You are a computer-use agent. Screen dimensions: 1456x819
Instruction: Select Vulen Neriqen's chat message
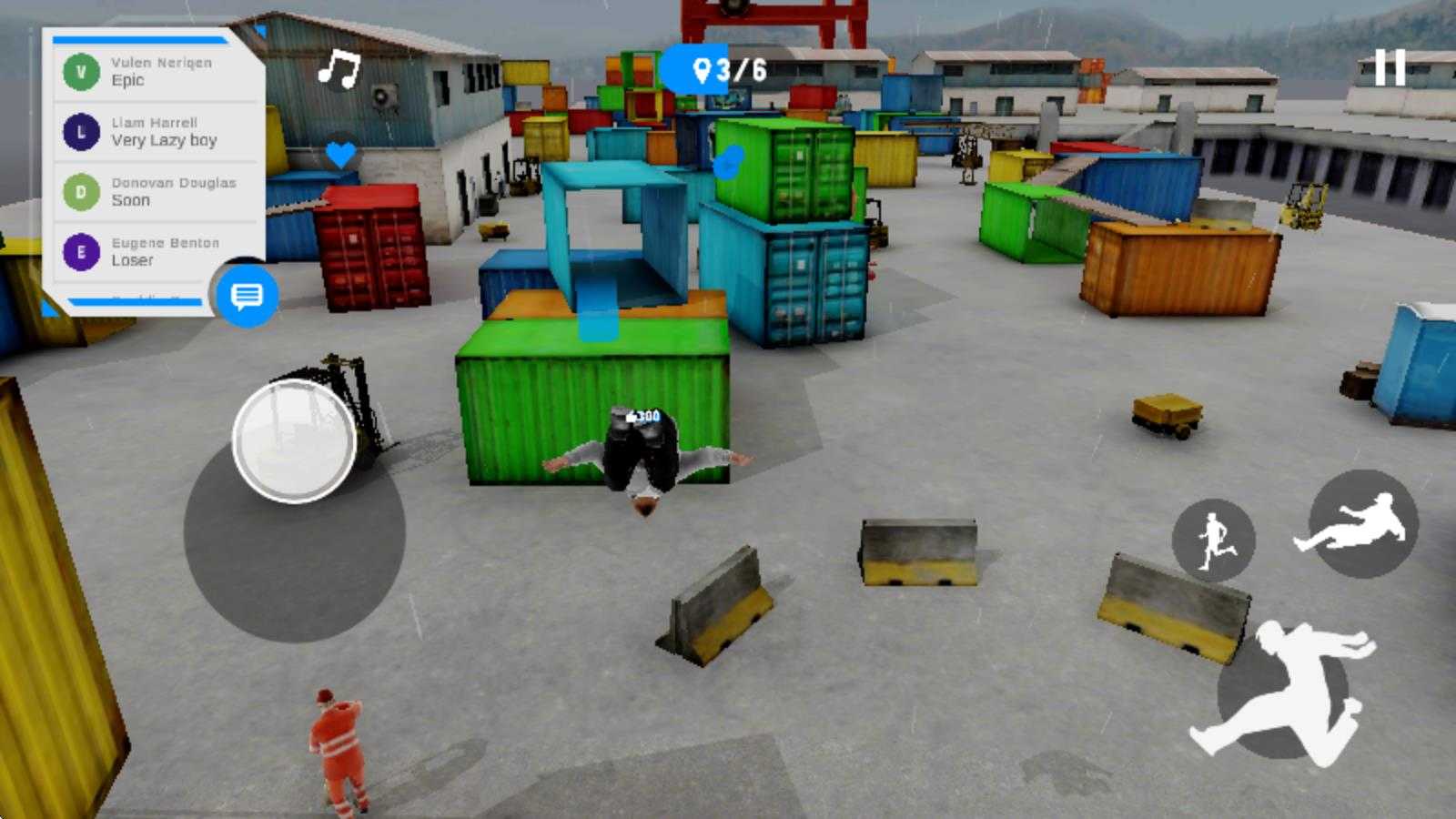(x=155, y=72)
